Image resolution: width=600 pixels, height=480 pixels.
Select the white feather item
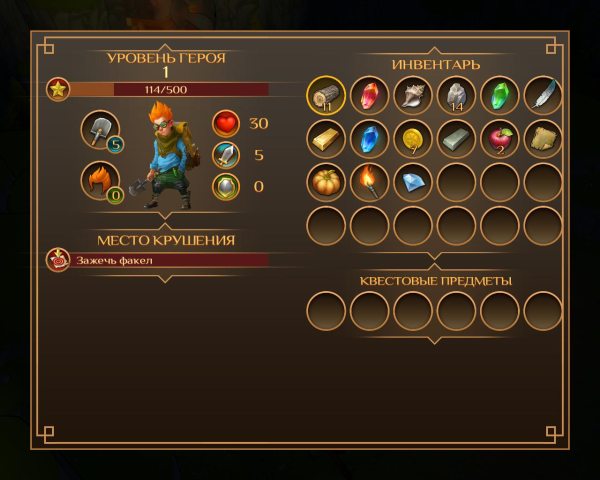click(x=543, y=97)
